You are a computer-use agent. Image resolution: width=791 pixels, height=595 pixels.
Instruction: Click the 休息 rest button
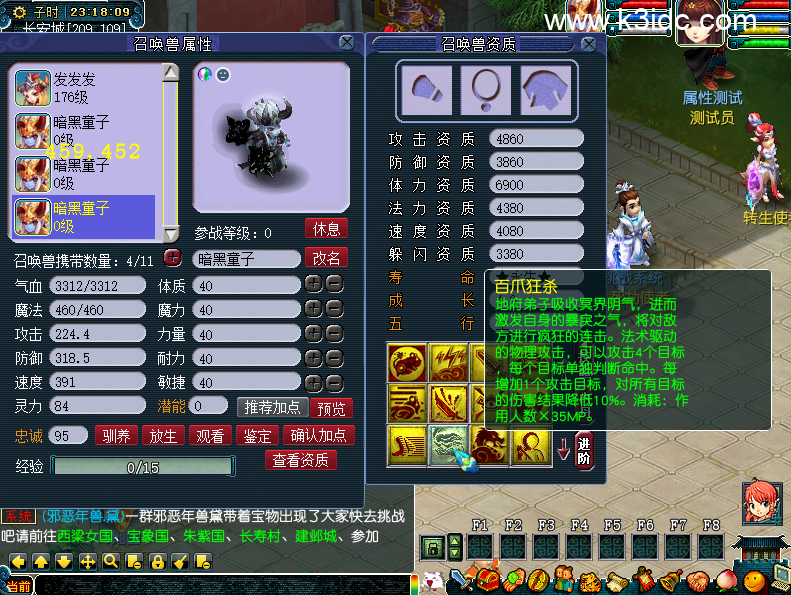click(326, 228)
